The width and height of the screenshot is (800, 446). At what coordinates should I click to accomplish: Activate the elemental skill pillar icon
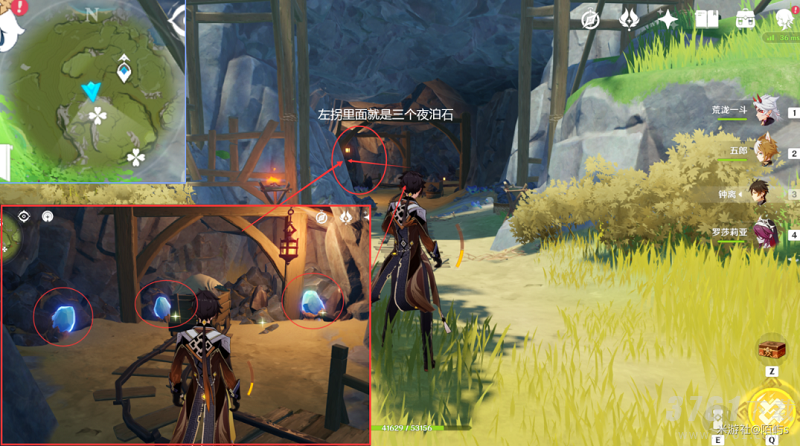tap(716, 418)
